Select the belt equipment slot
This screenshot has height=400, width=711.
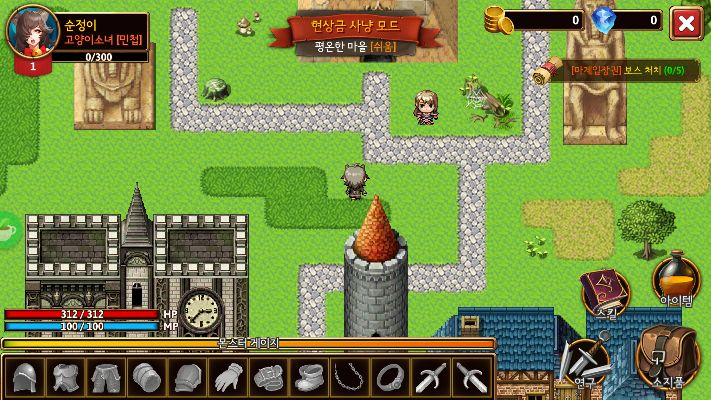point(269,378)
